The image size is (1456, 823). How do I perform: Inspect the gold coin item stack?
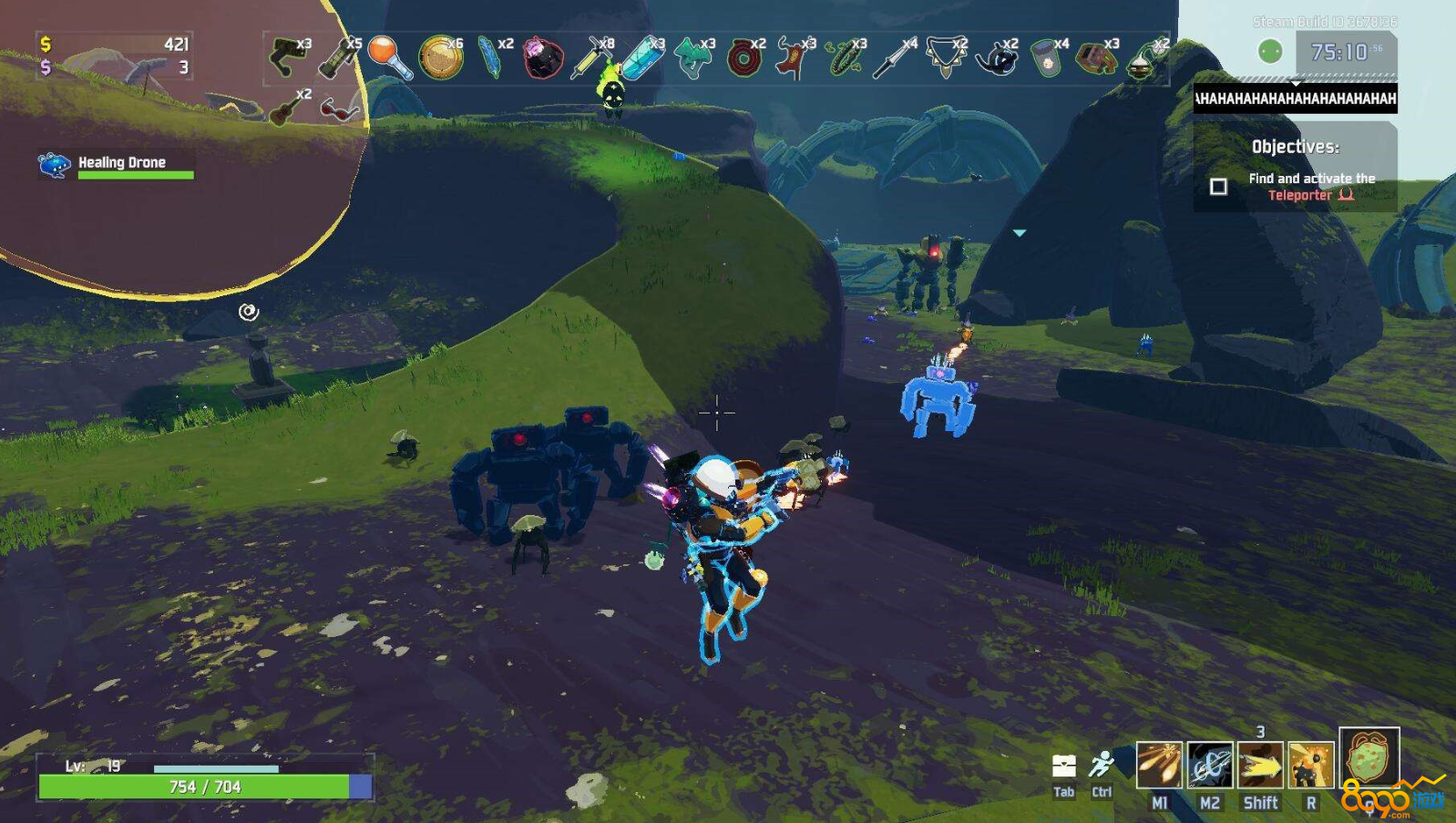pos(440,57)
